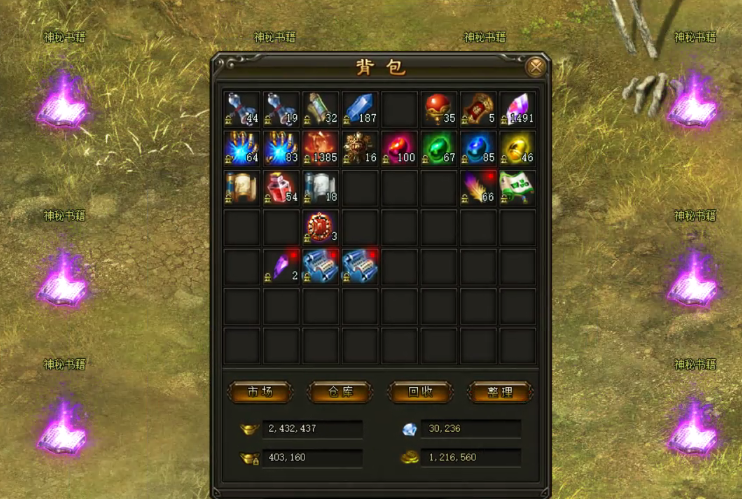This screenshot has height=499, width=742.
Task: Pick the red potion bottle stack of 54
Action: [280, 187]
